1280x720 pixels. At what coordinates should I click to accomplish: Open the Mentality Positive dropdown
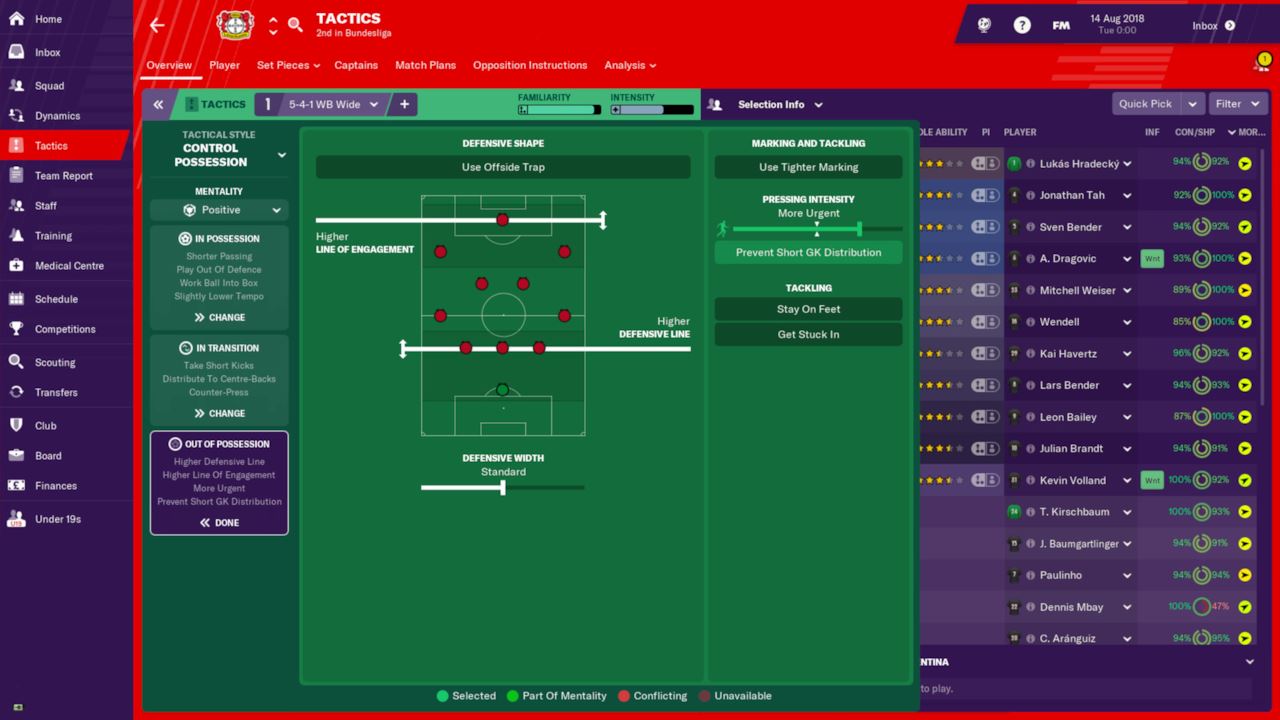[x=219, y=210]
